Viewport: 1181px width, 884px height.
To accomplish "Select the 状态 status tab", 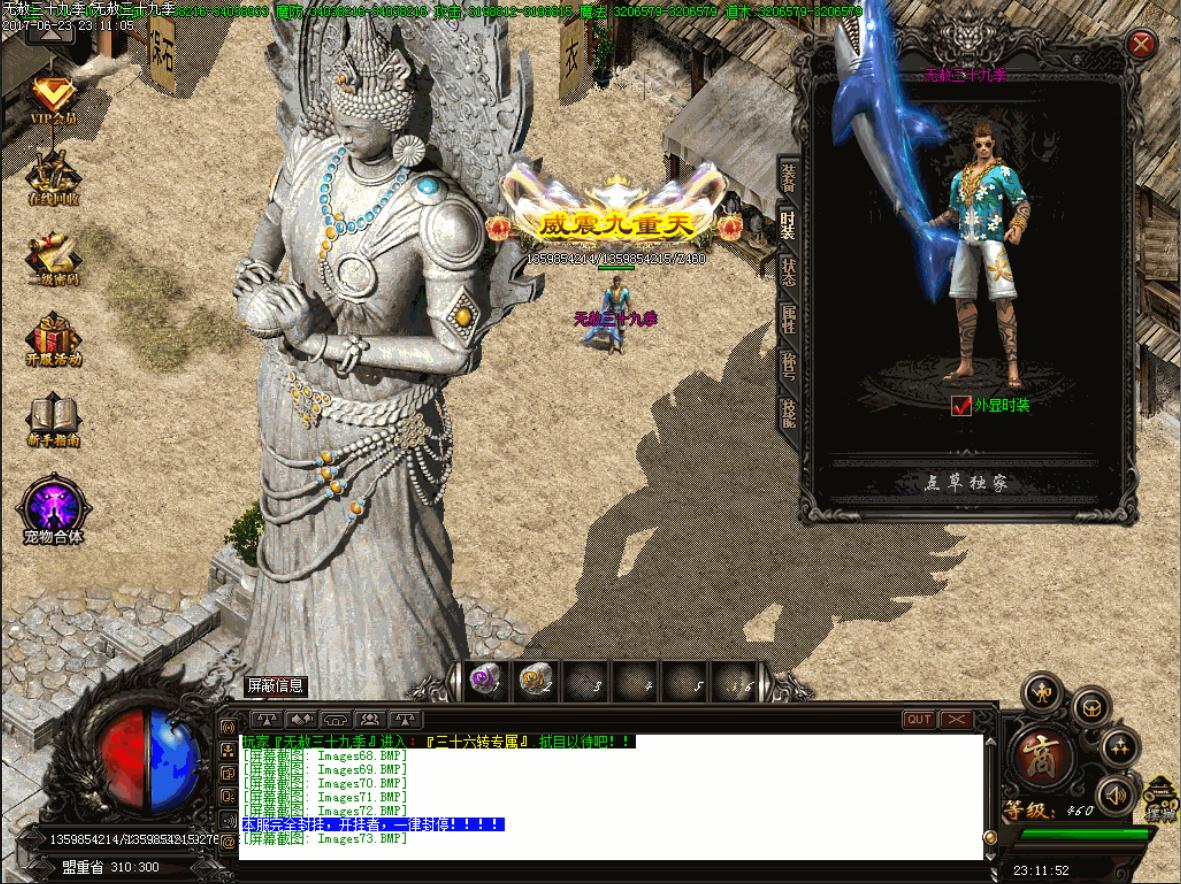I will pos(789,269).
